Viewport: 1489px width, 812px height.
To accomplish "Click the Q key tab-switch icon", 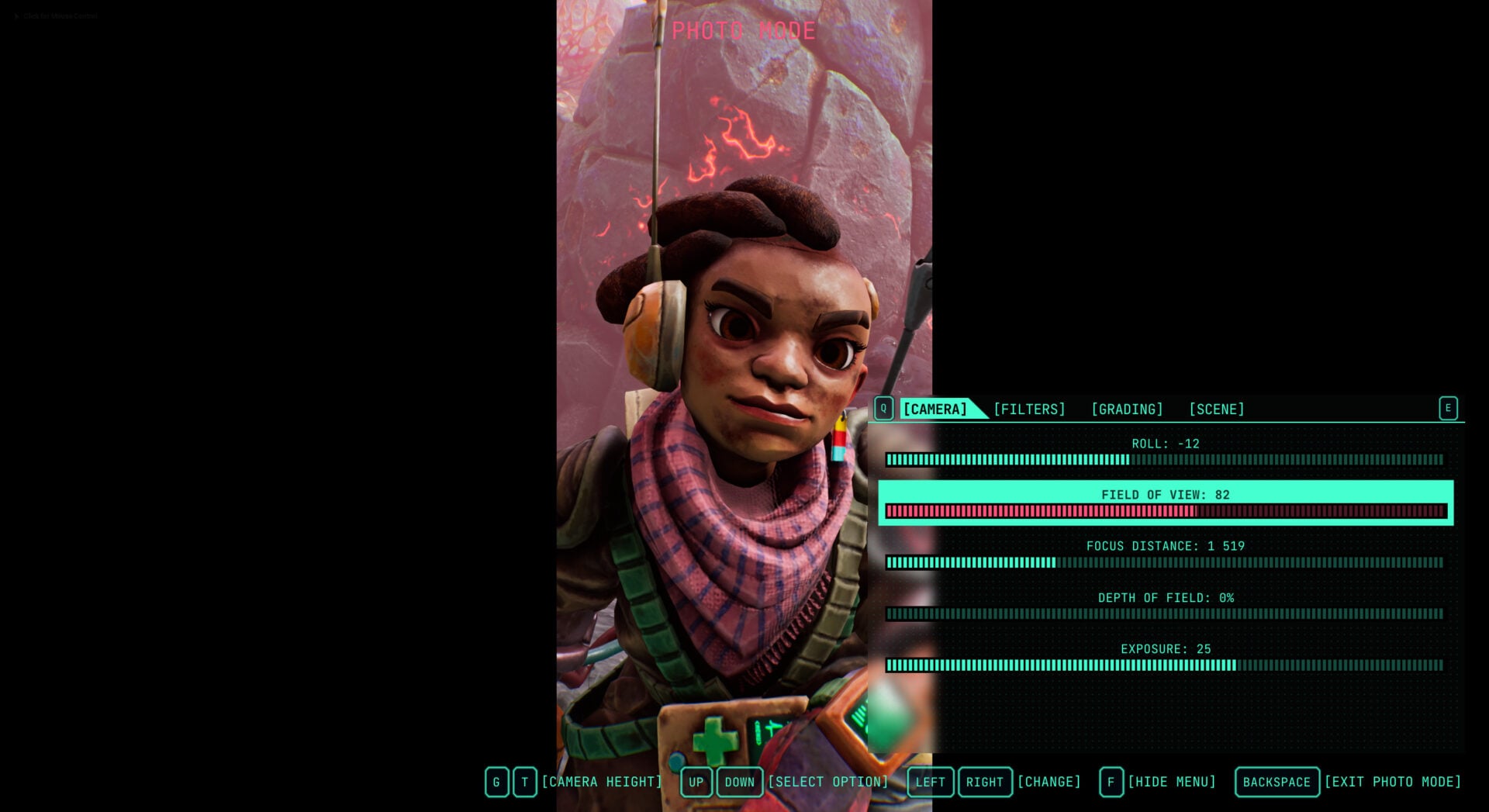I will [884, 408].
